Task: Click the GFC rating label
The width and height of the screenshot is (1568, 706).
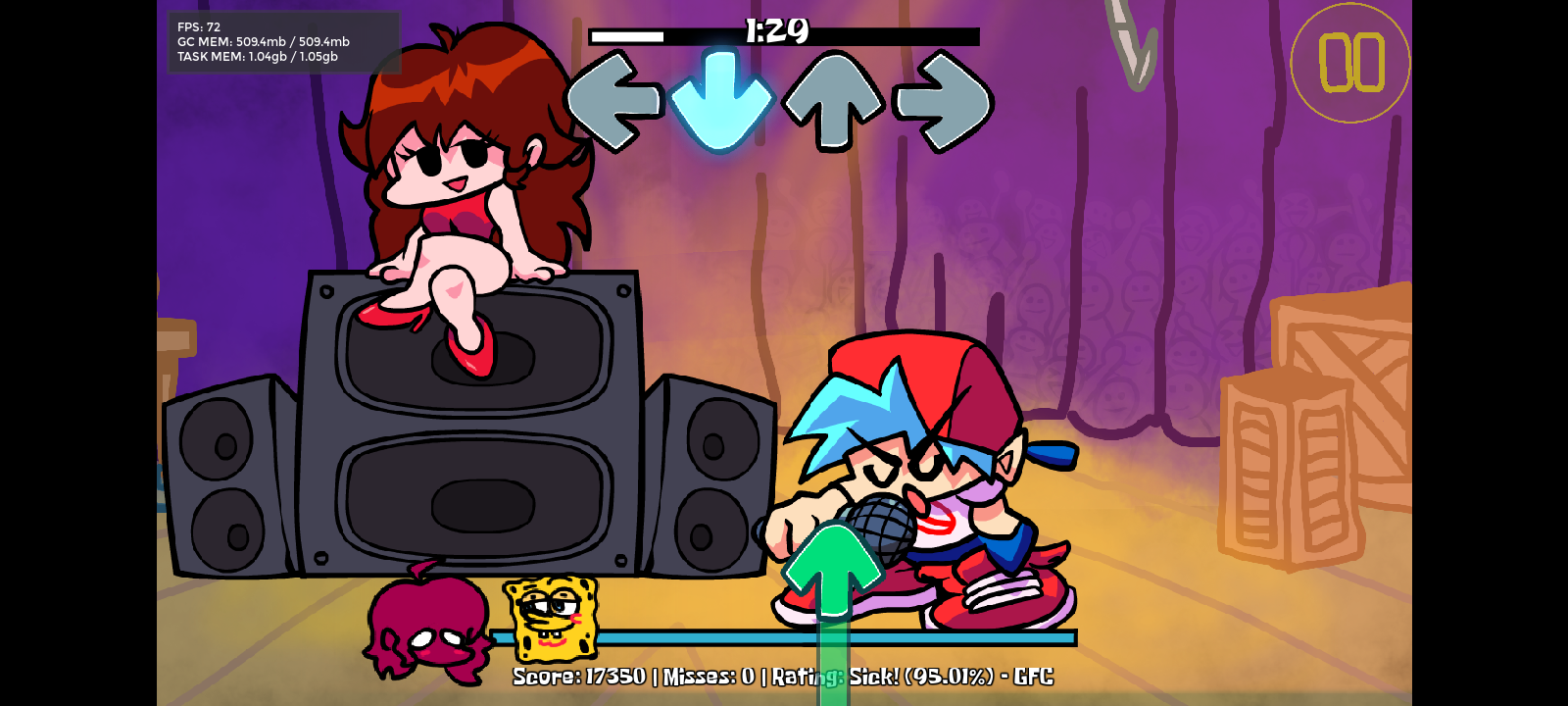Action: pos(1034,677)
